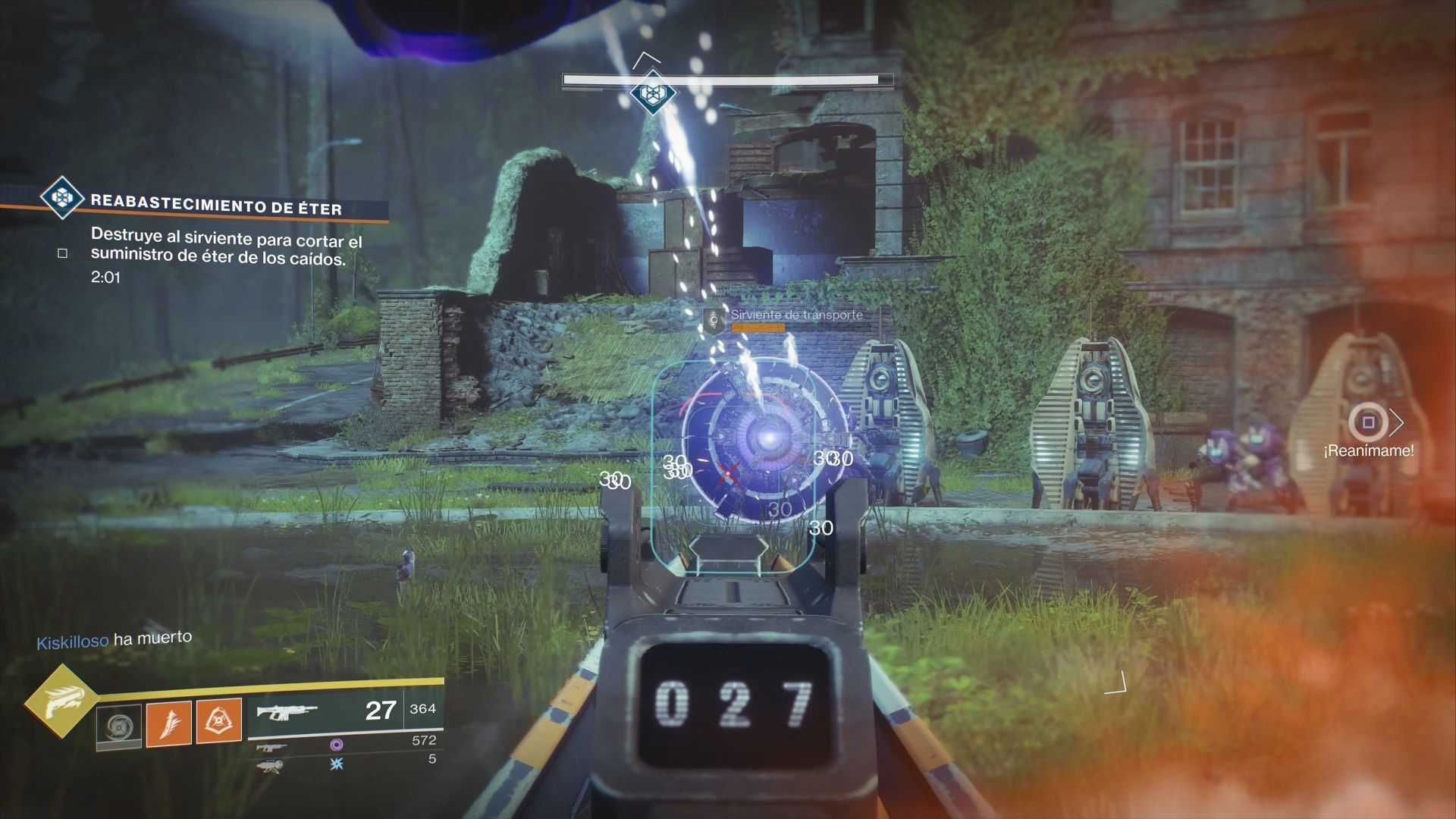Activate the Golden Gun super icon
The width and height of the screenshot is (1456, 819).
point(61,704)
